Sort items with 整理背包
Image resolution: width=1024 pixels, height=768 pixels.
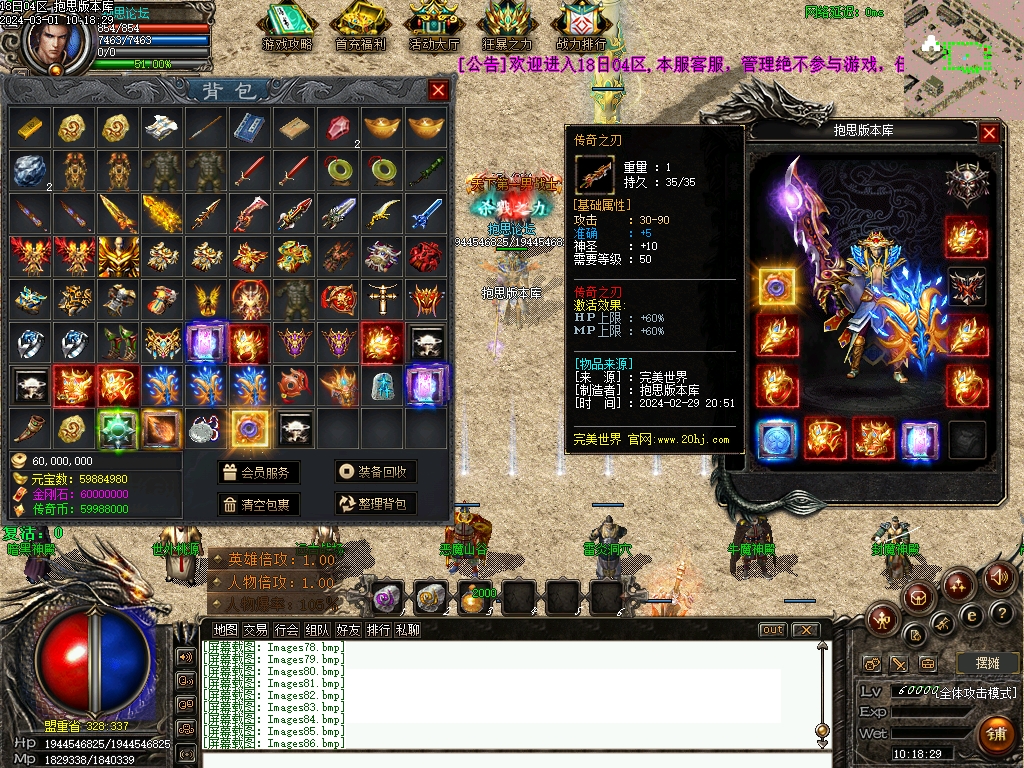click(x=375, y=504)
